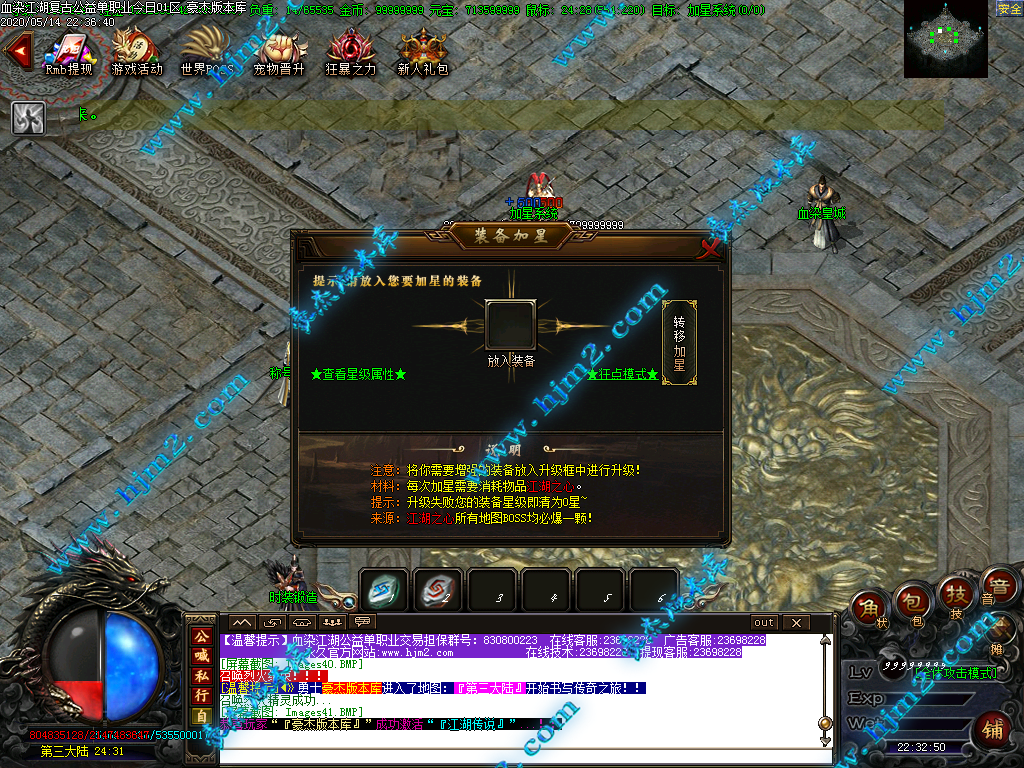Viewport: 1024px width, 768px height.
Task: Open the Rmb提现 withdrawal icon
Action: (x=68, y=52)
